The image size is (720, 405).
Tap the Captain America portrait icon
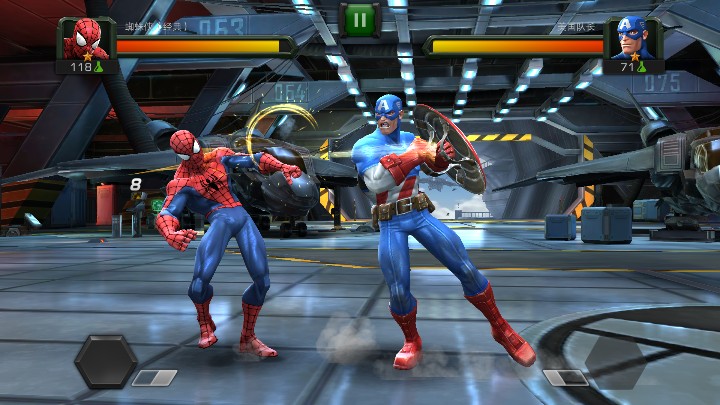click(632, 40)
